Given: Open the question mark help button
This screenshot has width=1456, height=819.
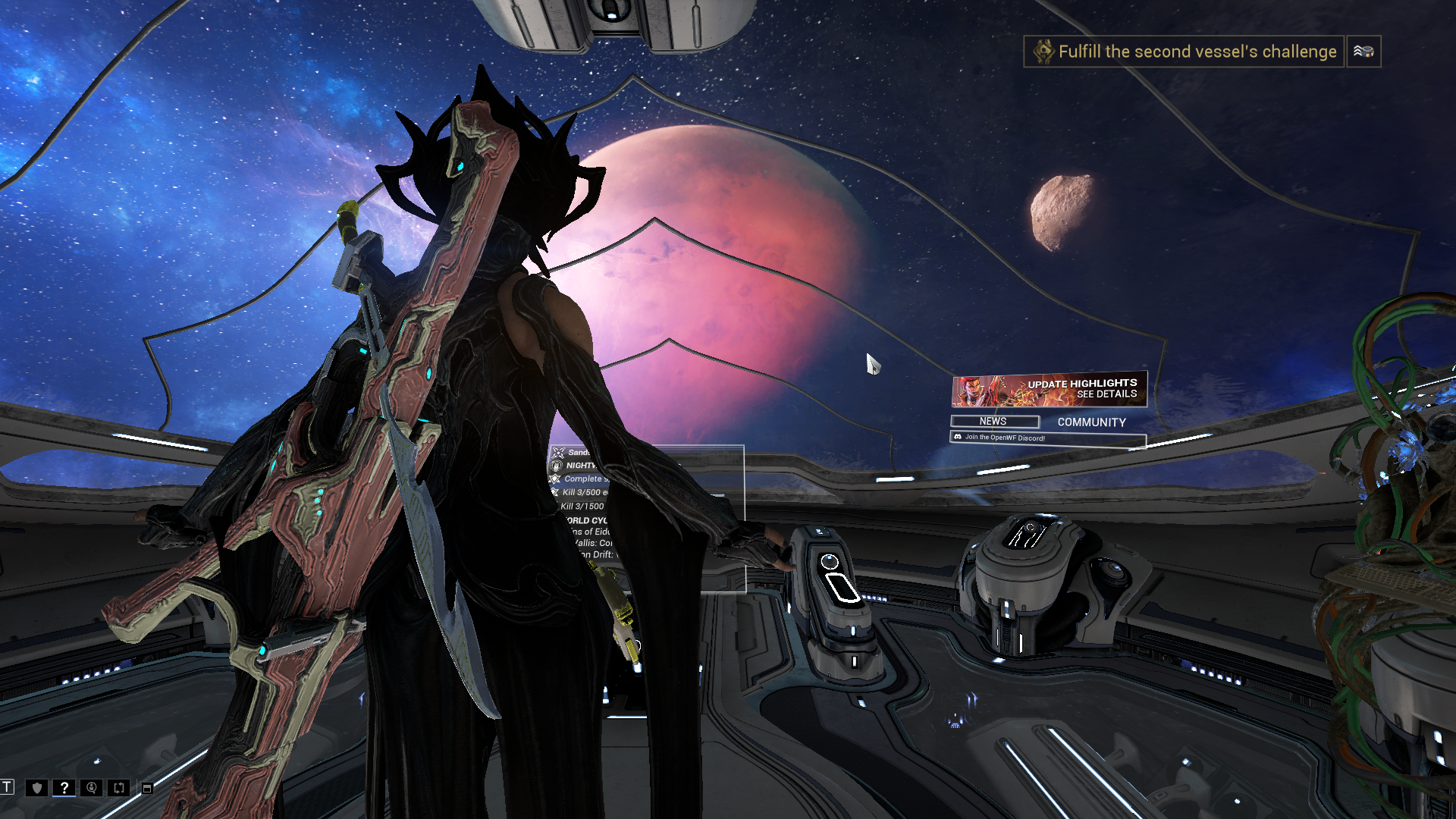Looking at the screenshot, I should (64, 788).
